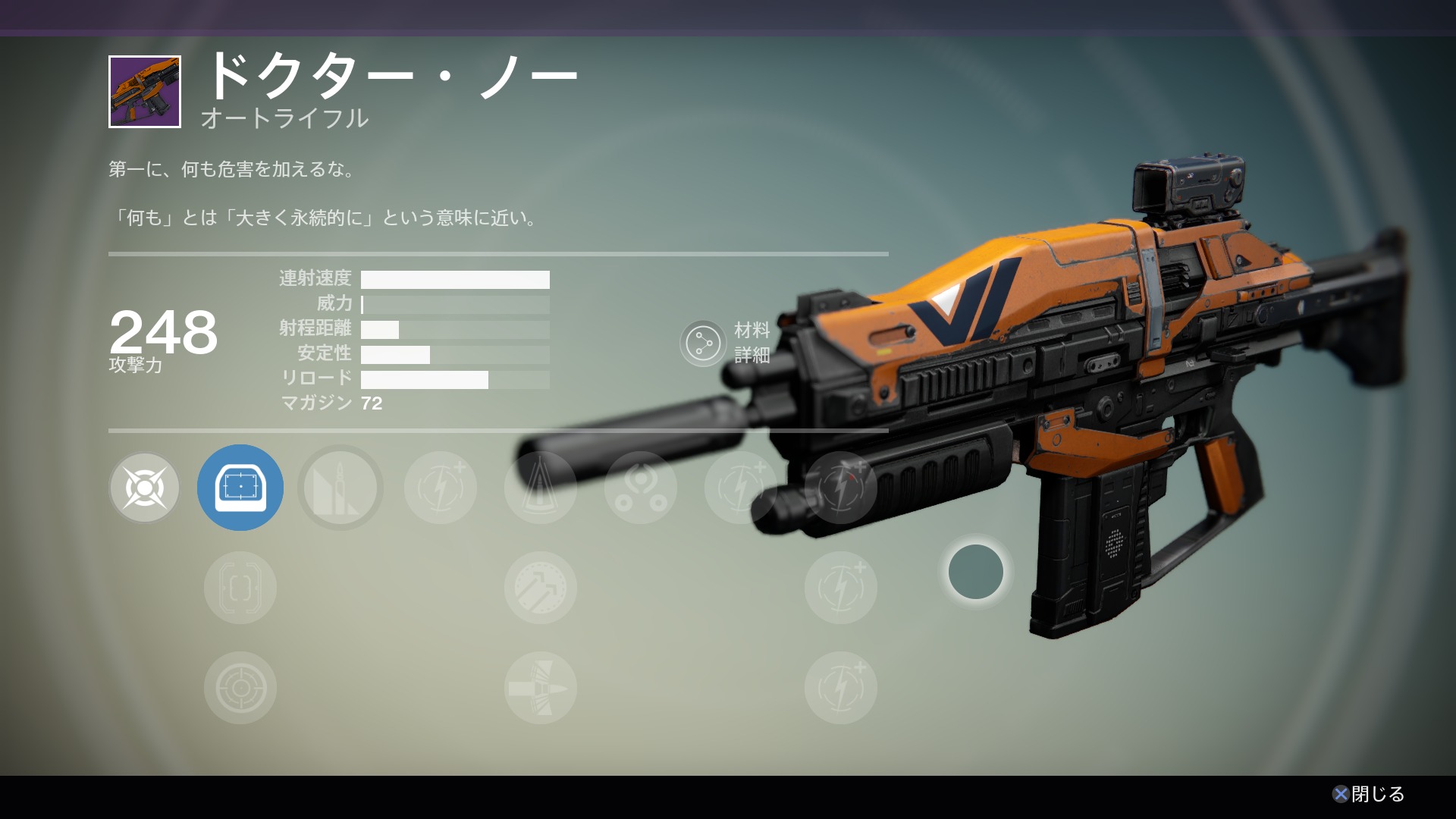Click the ドクター・ノー weapon thumbnail
1456x819 pixels.
tap(145, 92)
